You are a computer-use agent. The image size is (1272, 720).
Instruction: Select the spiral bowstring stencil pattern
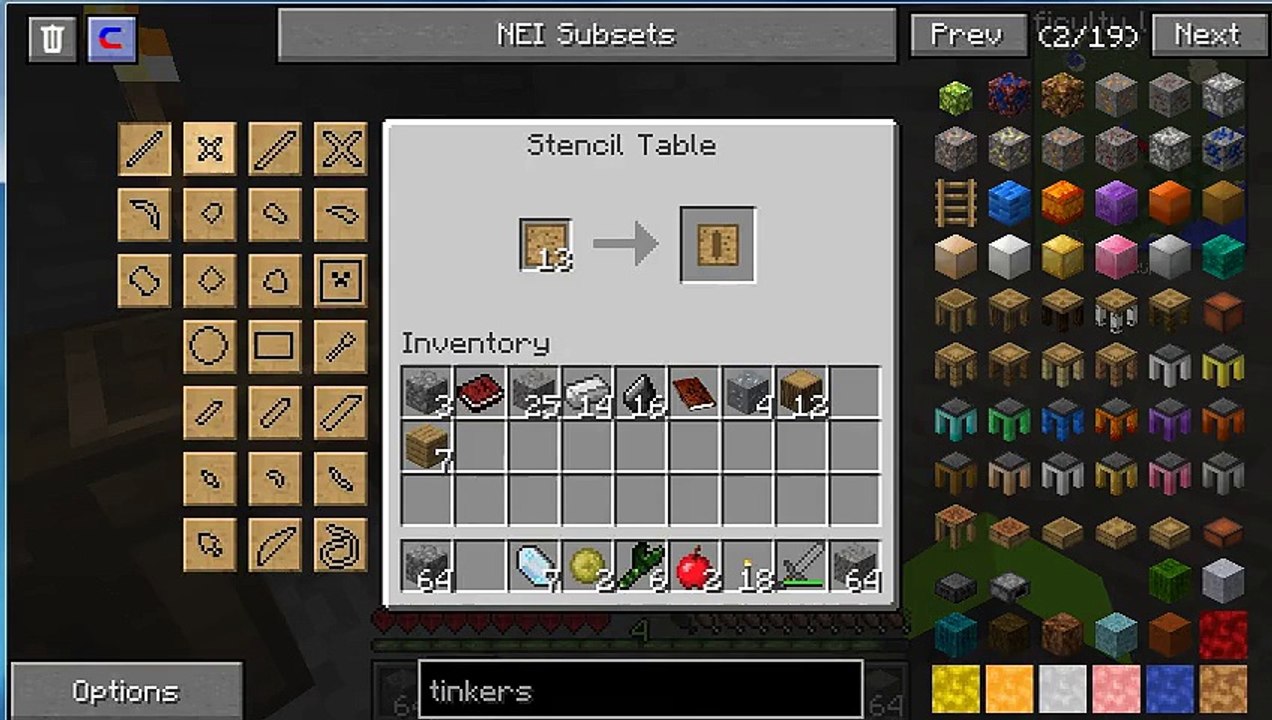(340, 545)
